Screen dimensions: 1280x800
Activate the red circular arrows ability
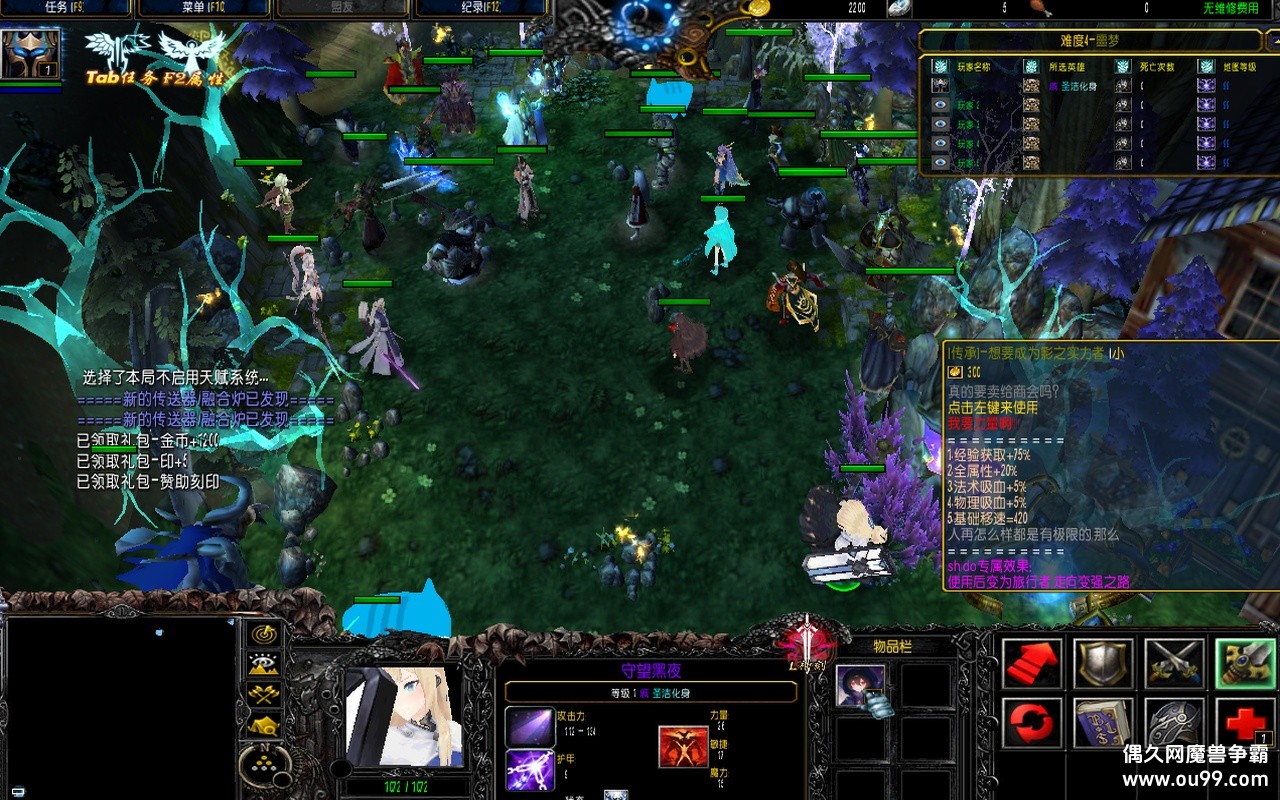(x=1032, y=722)
